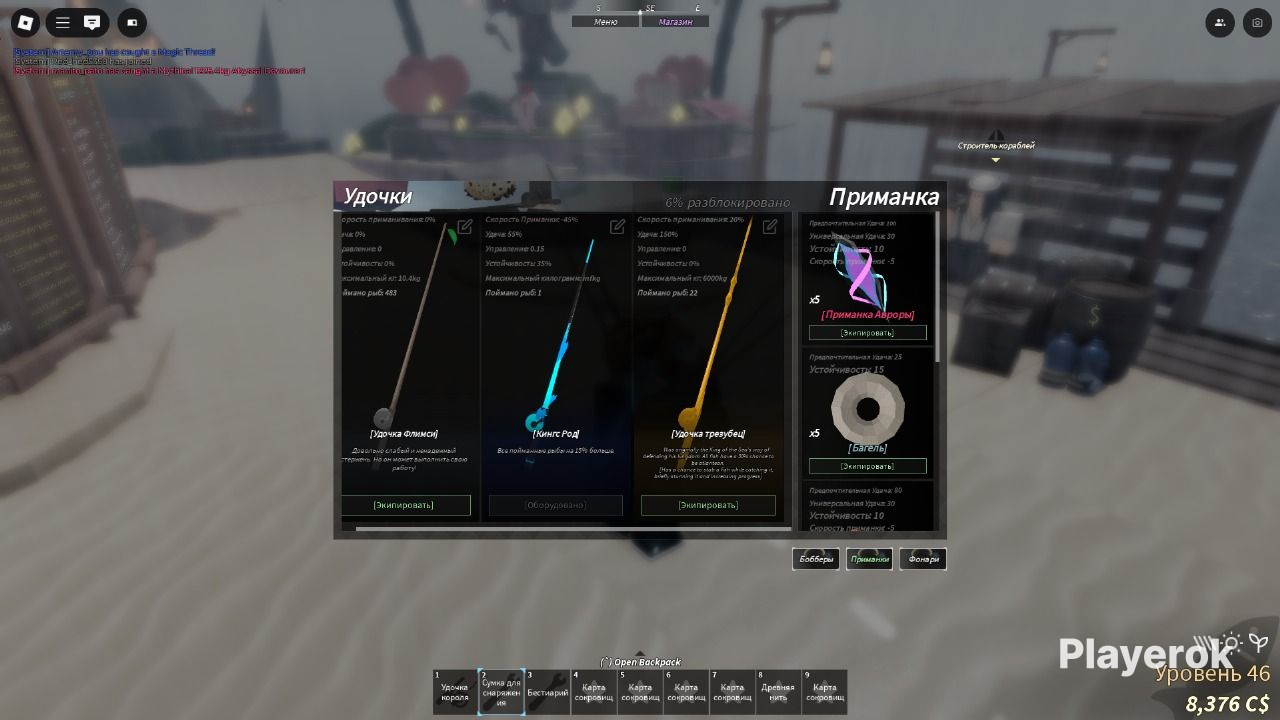The height and width of the screenshot is (720, 1280).
Task: Click the friends icon at top-right
Action: pos(1219,22)
